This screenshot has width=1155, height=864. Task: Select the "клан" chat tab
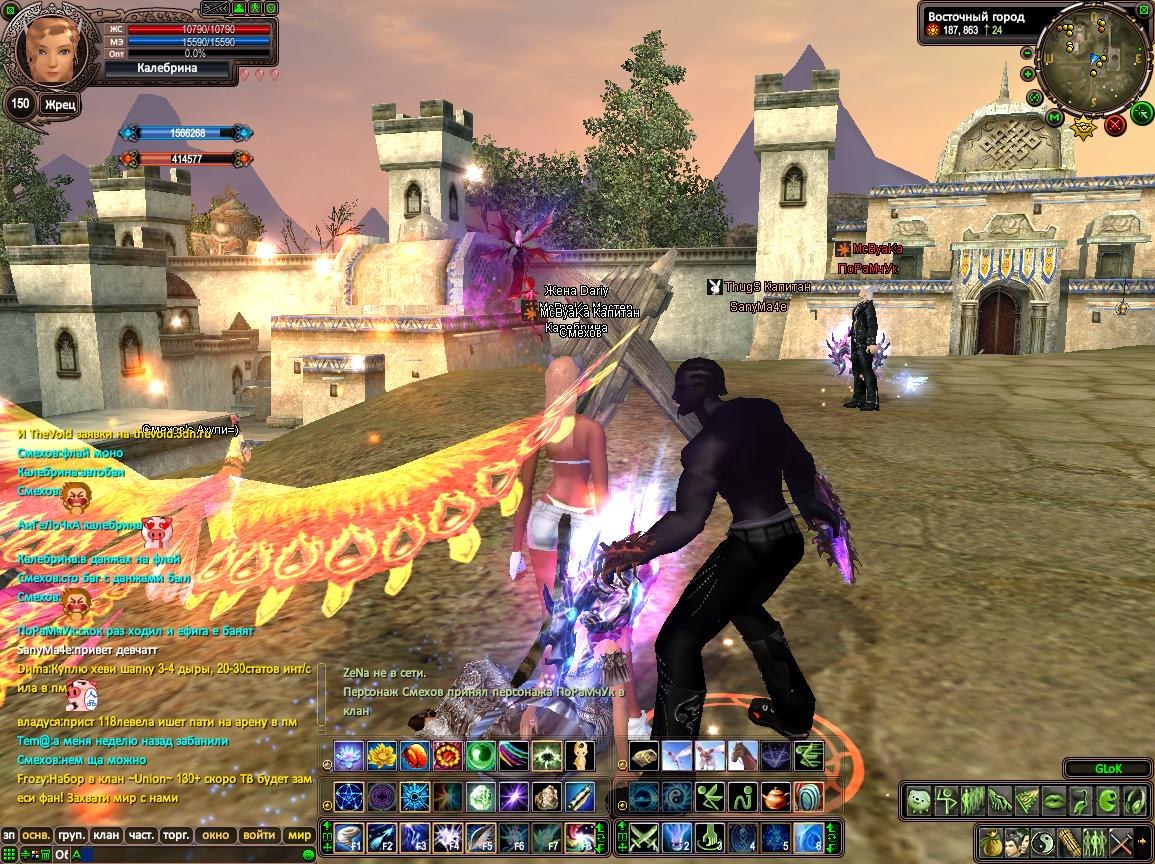pyautogui.click(x=105, y=834)
